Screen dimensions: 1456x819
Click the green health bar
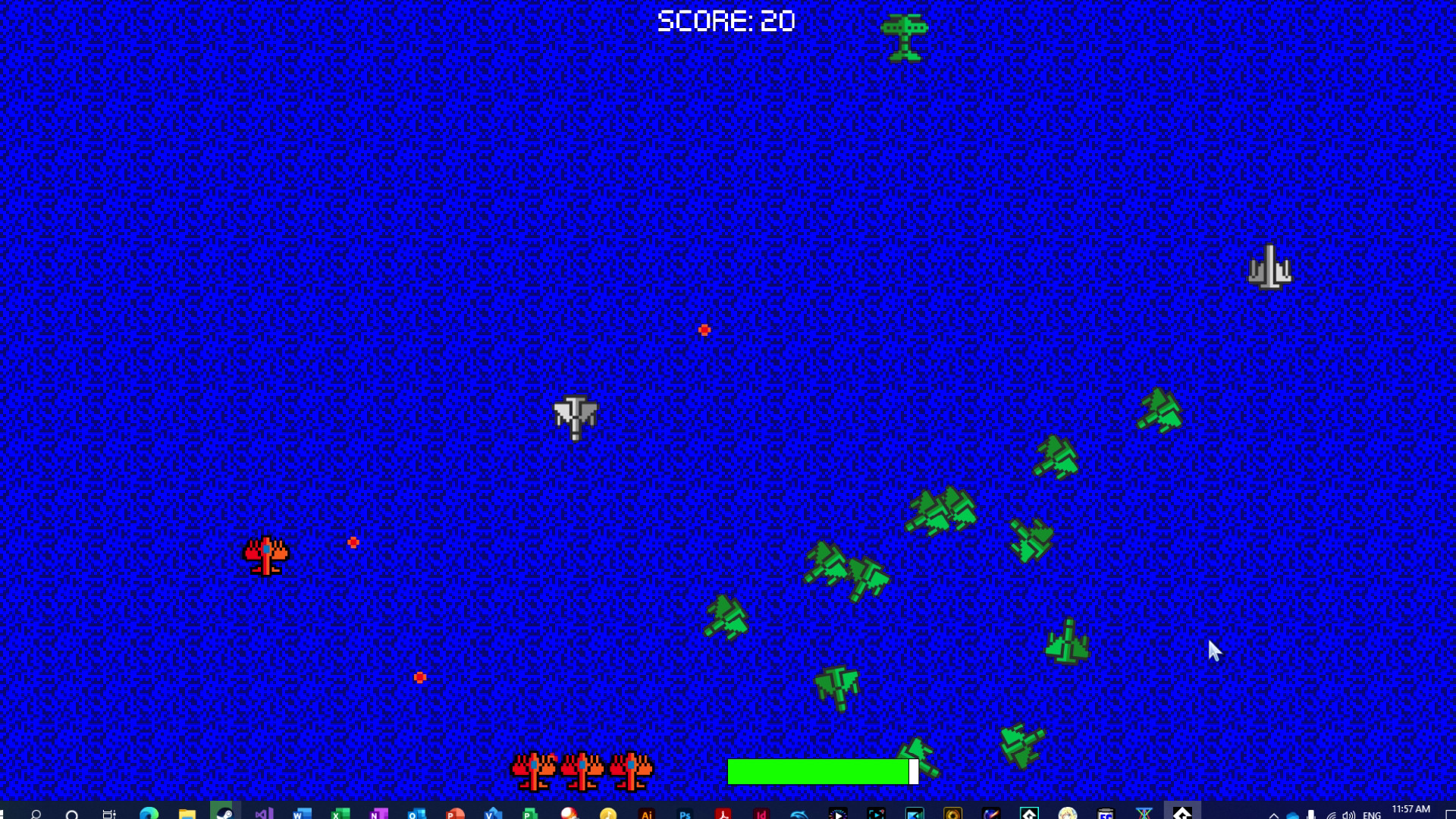819,772
